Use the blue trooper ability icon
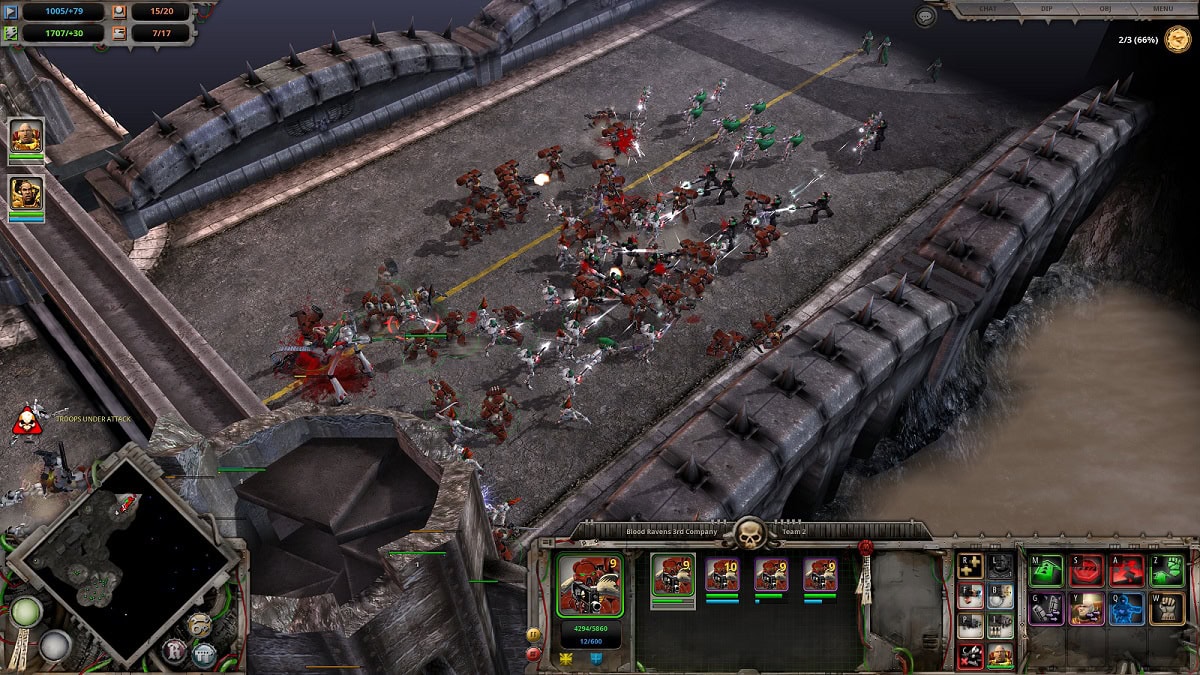Viewport: 1200px width, 675px height. (x=1126, y=608)
